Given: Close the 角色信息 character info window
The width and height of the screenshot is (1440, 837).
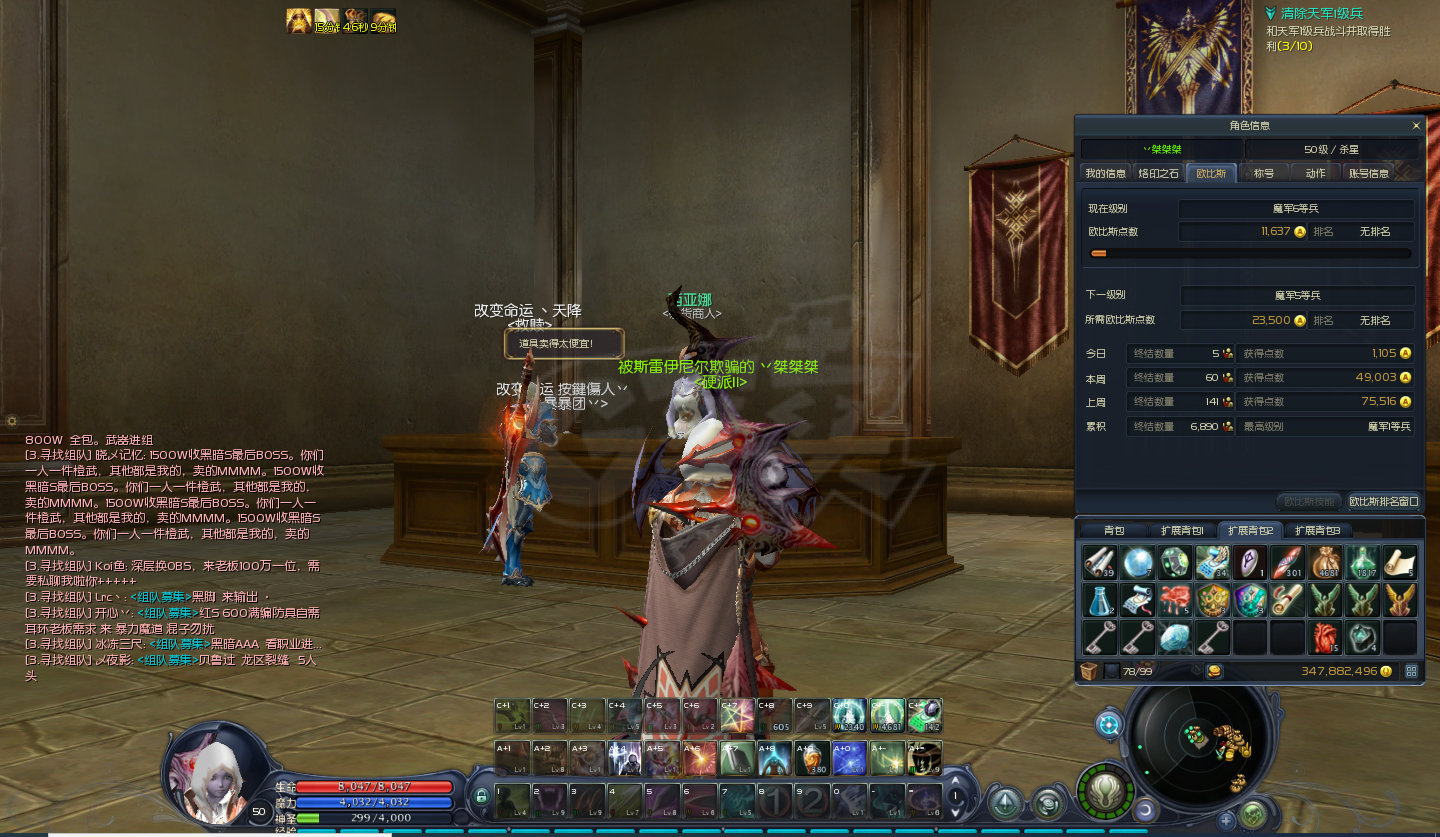Looking at the screenshot, I should coord(1416,126).
